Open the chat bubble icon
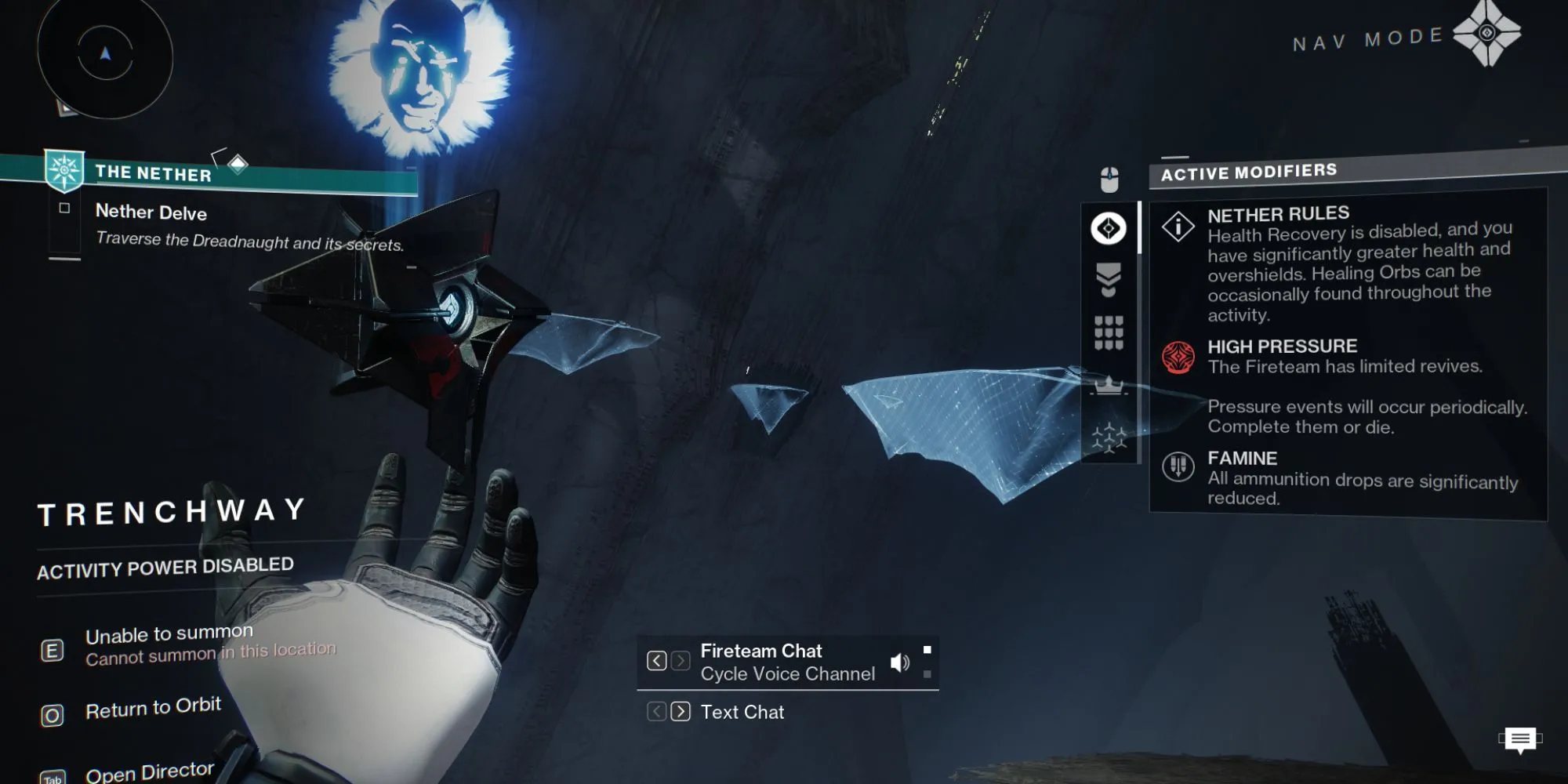Viewport: 1568px width, 784px height. click(x=1520, y=739)
